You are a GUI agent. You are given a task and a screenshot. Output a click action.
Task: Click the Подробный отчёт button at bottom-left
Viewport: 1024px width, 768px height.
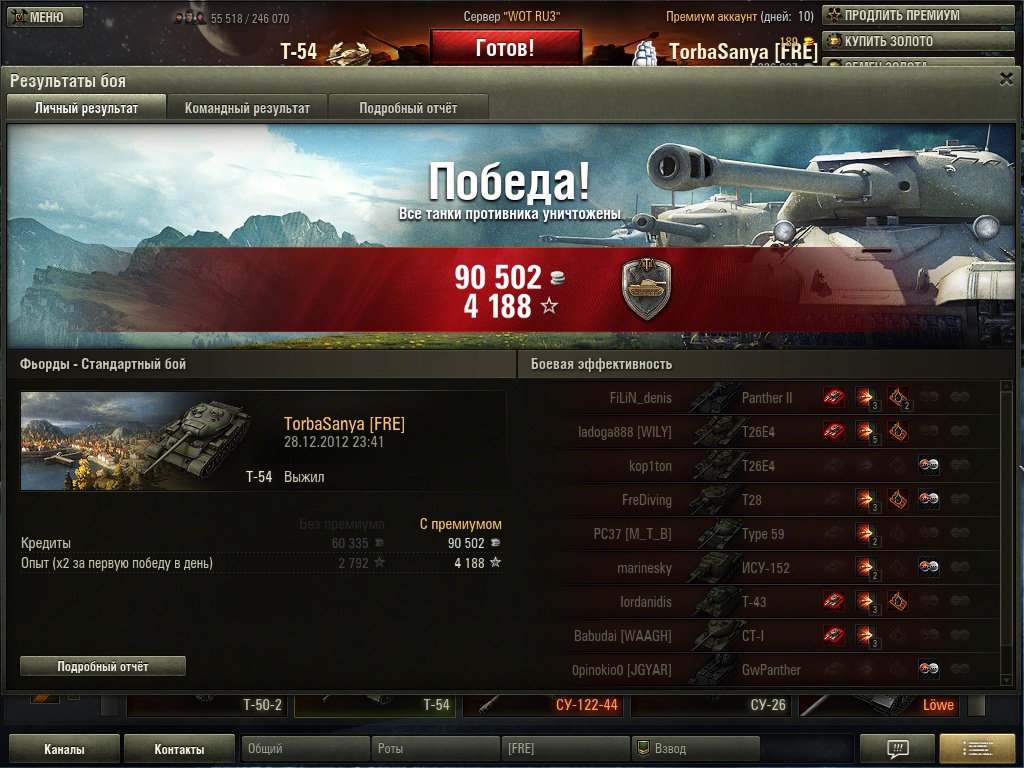[x=103, y=666]
